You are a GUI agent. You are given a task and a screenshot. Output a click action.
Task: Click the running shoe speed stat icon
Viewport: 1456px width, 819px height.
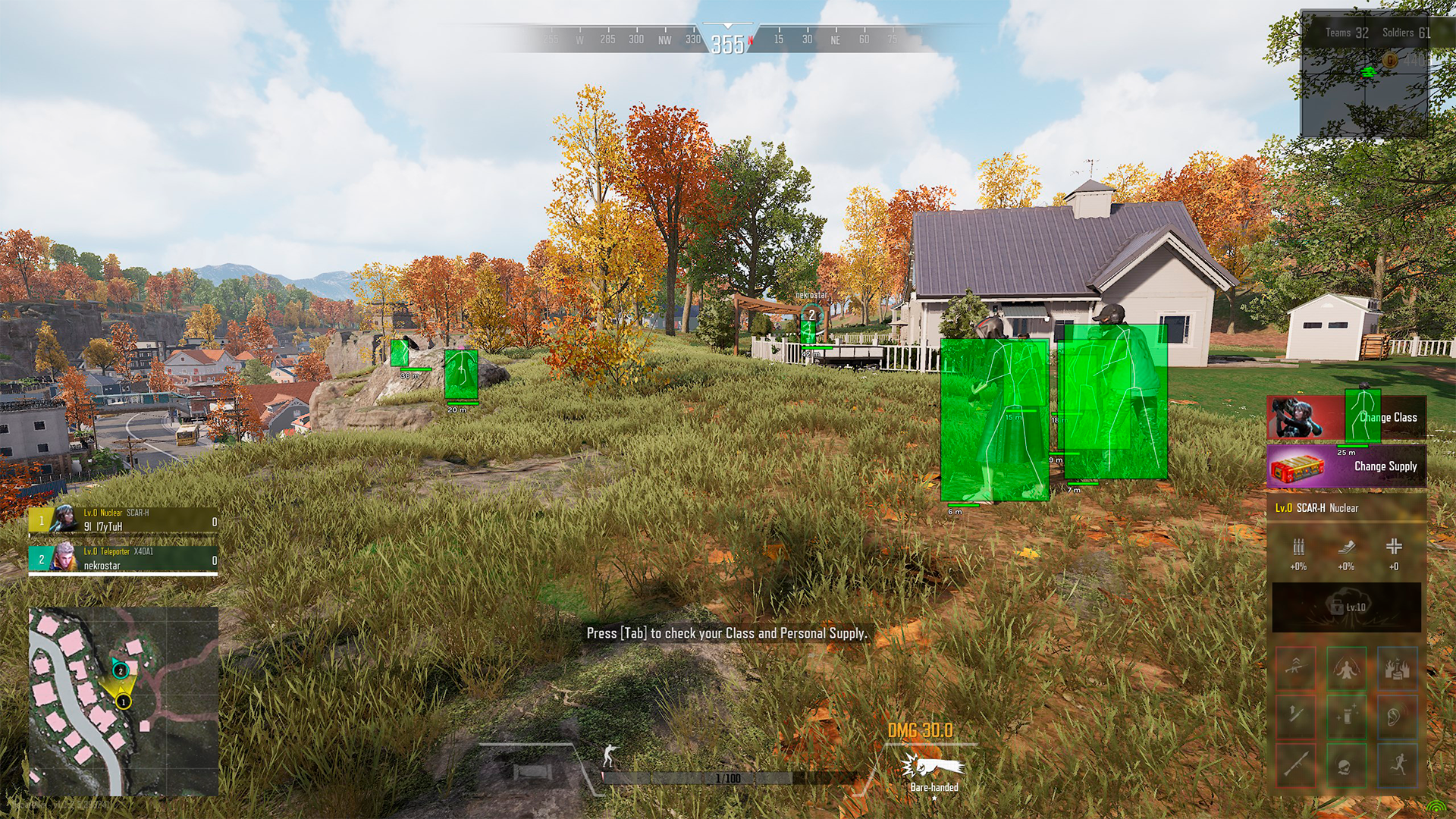click(1346, 547)
